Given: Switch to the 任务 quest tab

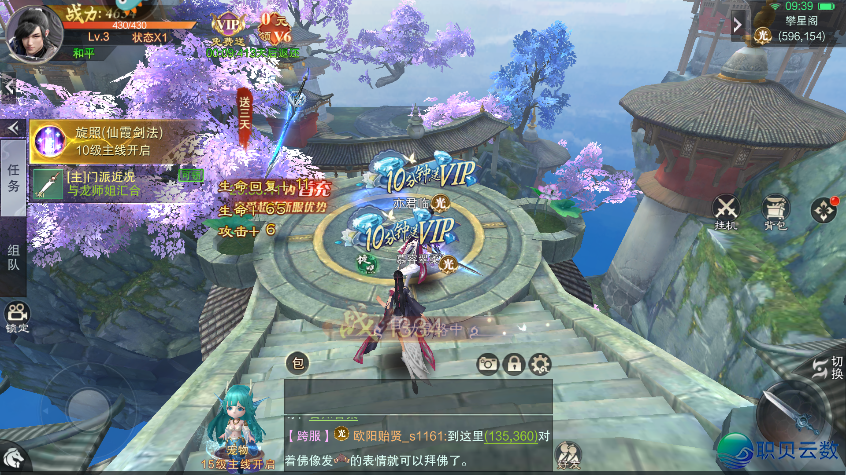Looking at the screenshot, I should pyautogui.click(x=14, y=179).
